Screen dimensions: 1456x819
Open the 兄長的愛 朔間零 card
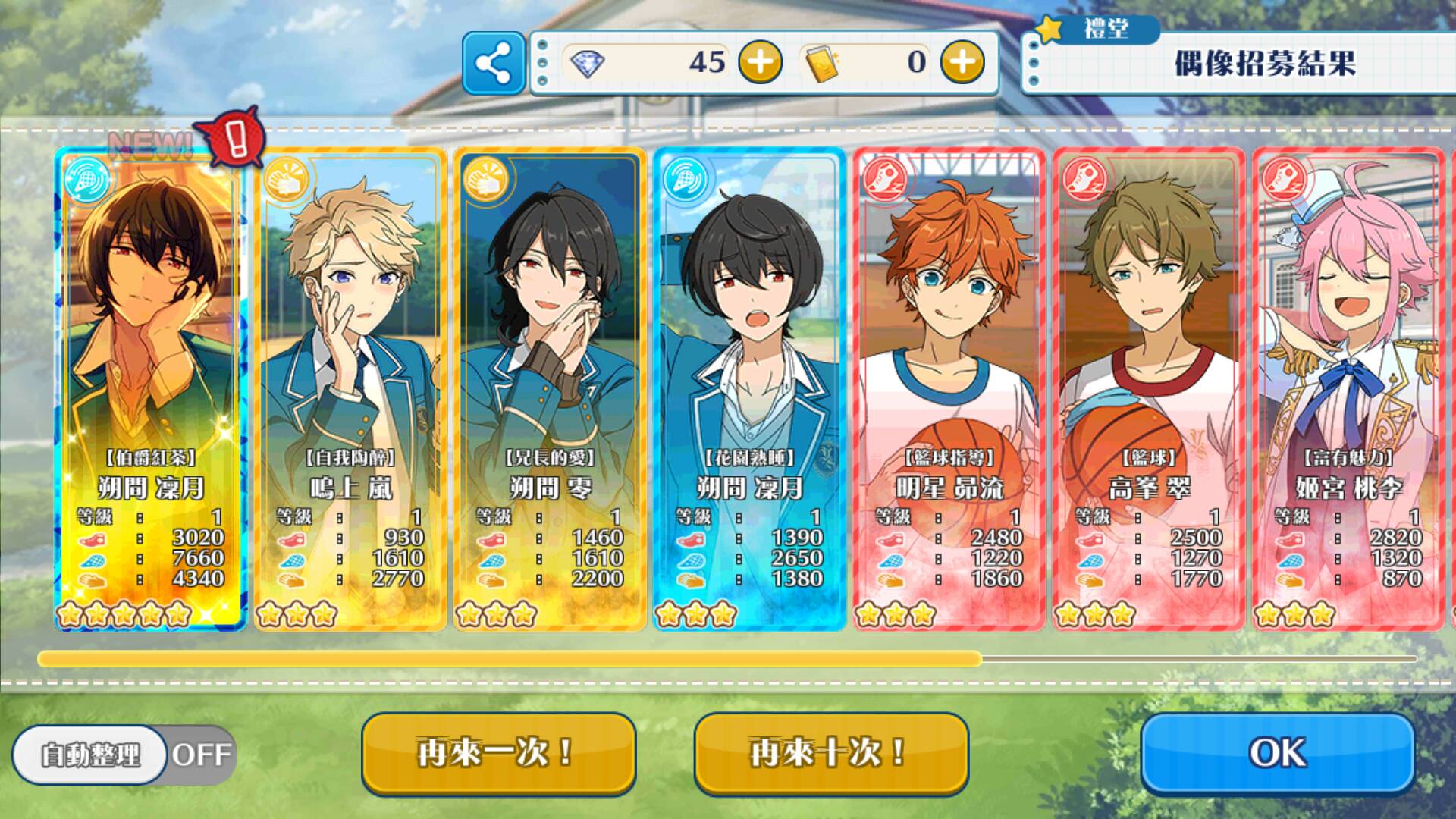(x=549, y=388)
